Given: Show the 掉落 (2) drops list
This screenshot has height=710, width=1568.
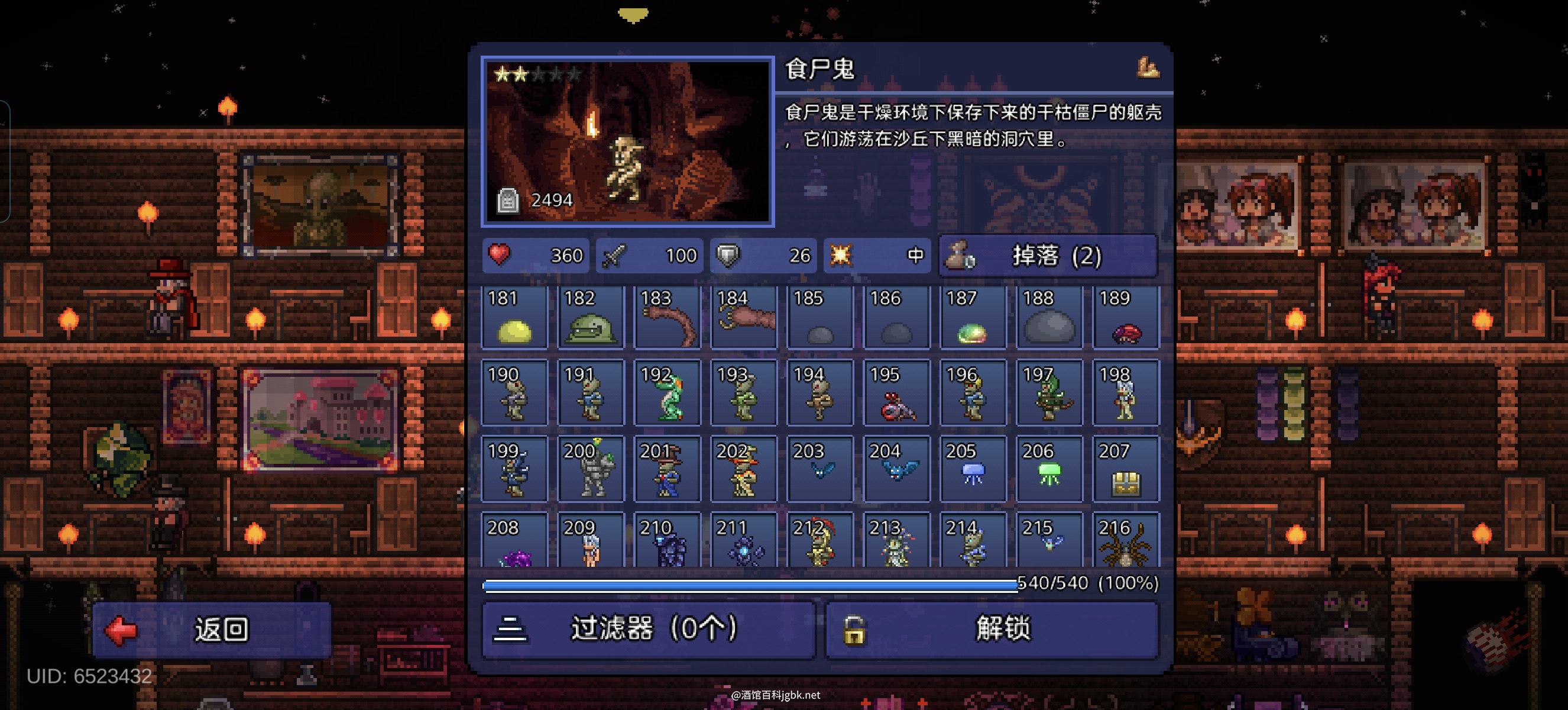Looking at the screenshot, I should coord(1048,256).
